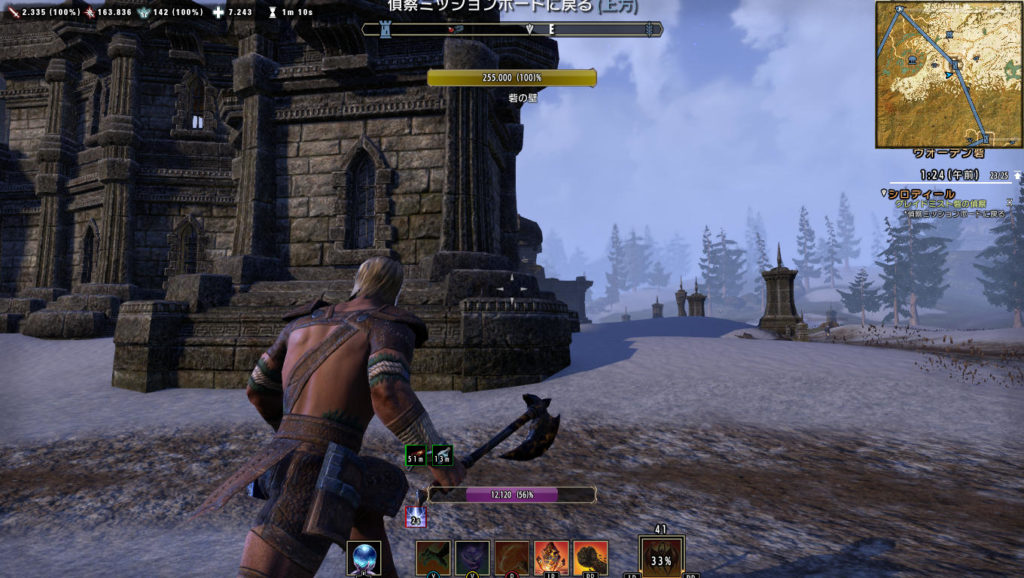Inspect the 13m buff icon
Viewport: 1024px width, 578px height.
tap(441, 457)
